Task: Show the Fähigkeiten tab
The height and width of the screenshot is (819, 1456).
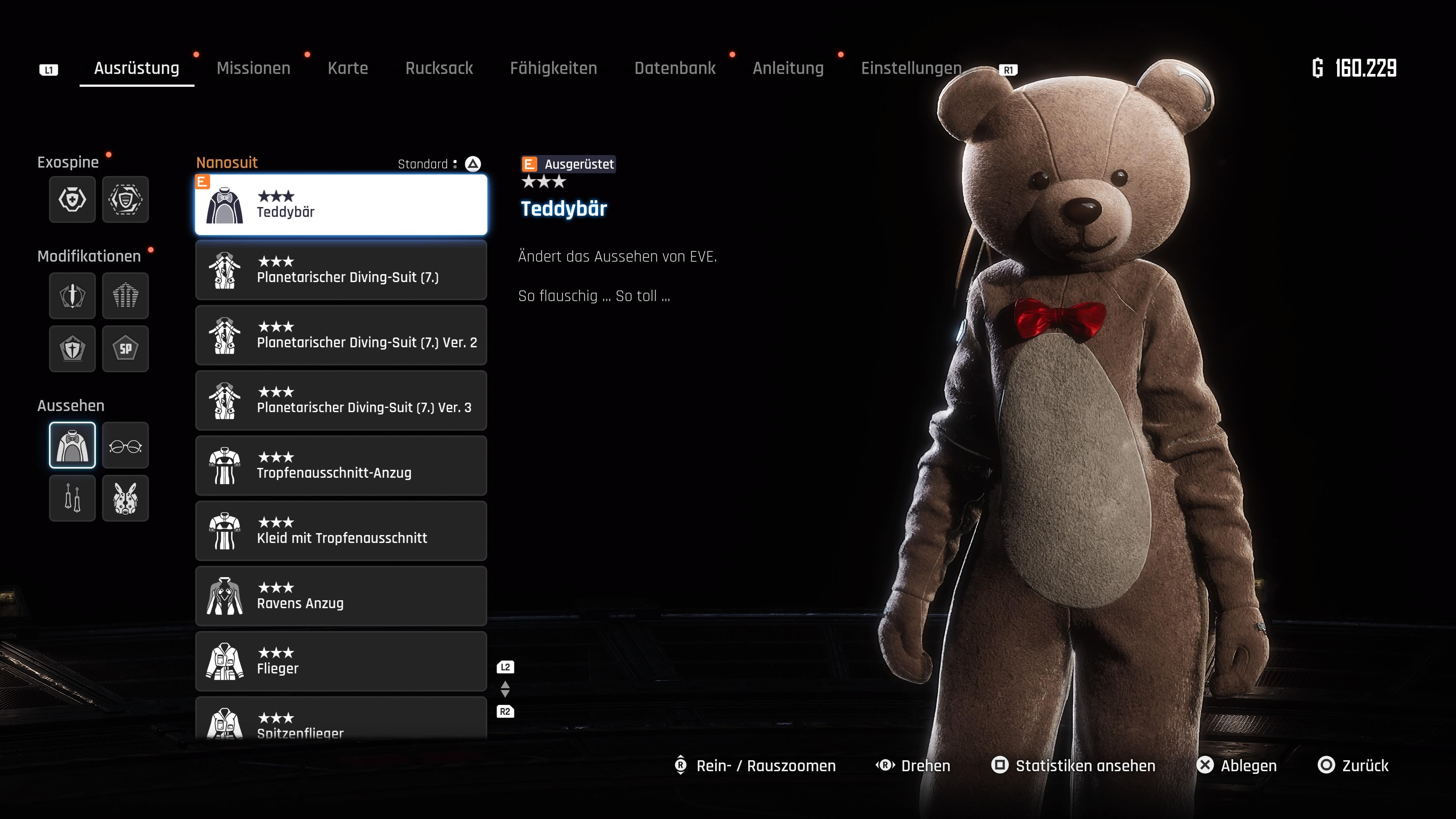Action: click(x=553, y=68)
